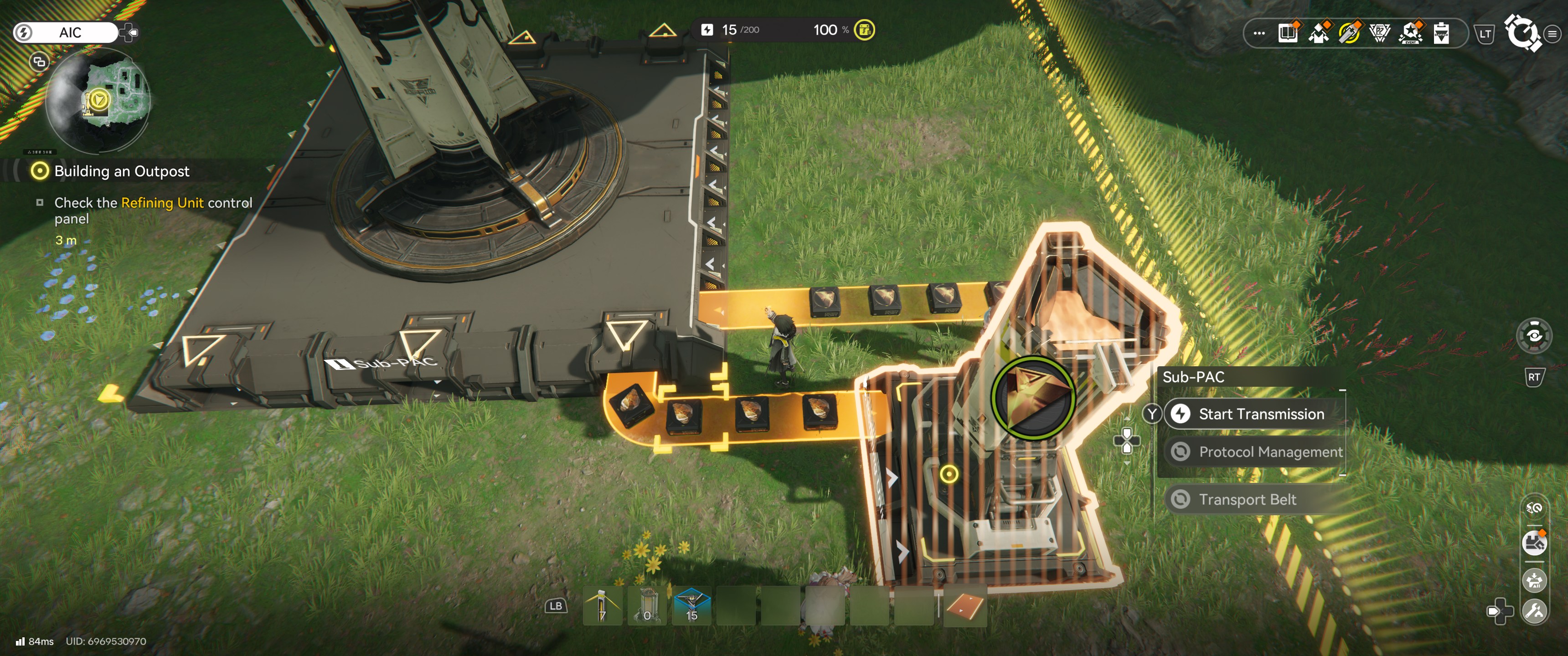
Task: Expand the three-dots more menu
Action: click(x=1259, y=33)
